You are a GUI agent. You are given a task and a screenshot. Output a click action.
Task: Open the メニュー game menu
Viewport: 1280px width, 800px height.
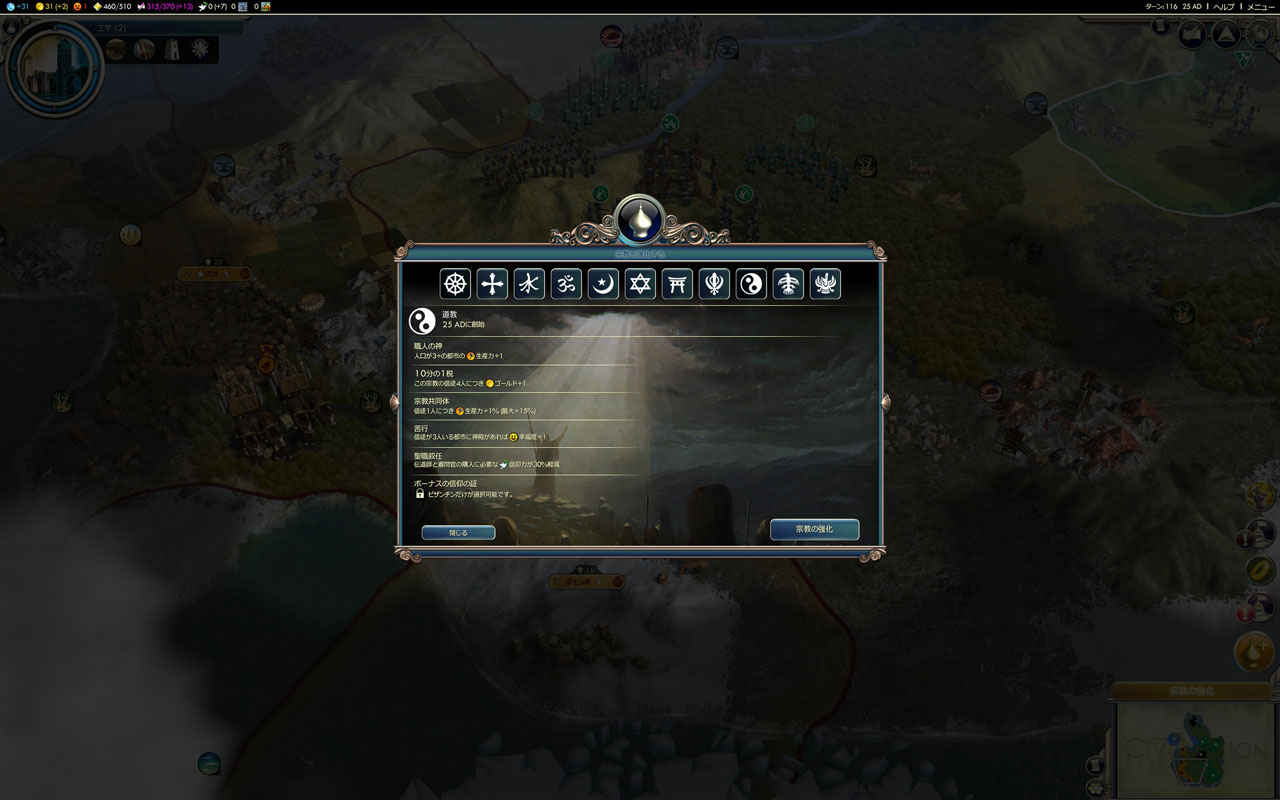(x=1260, y=6)
